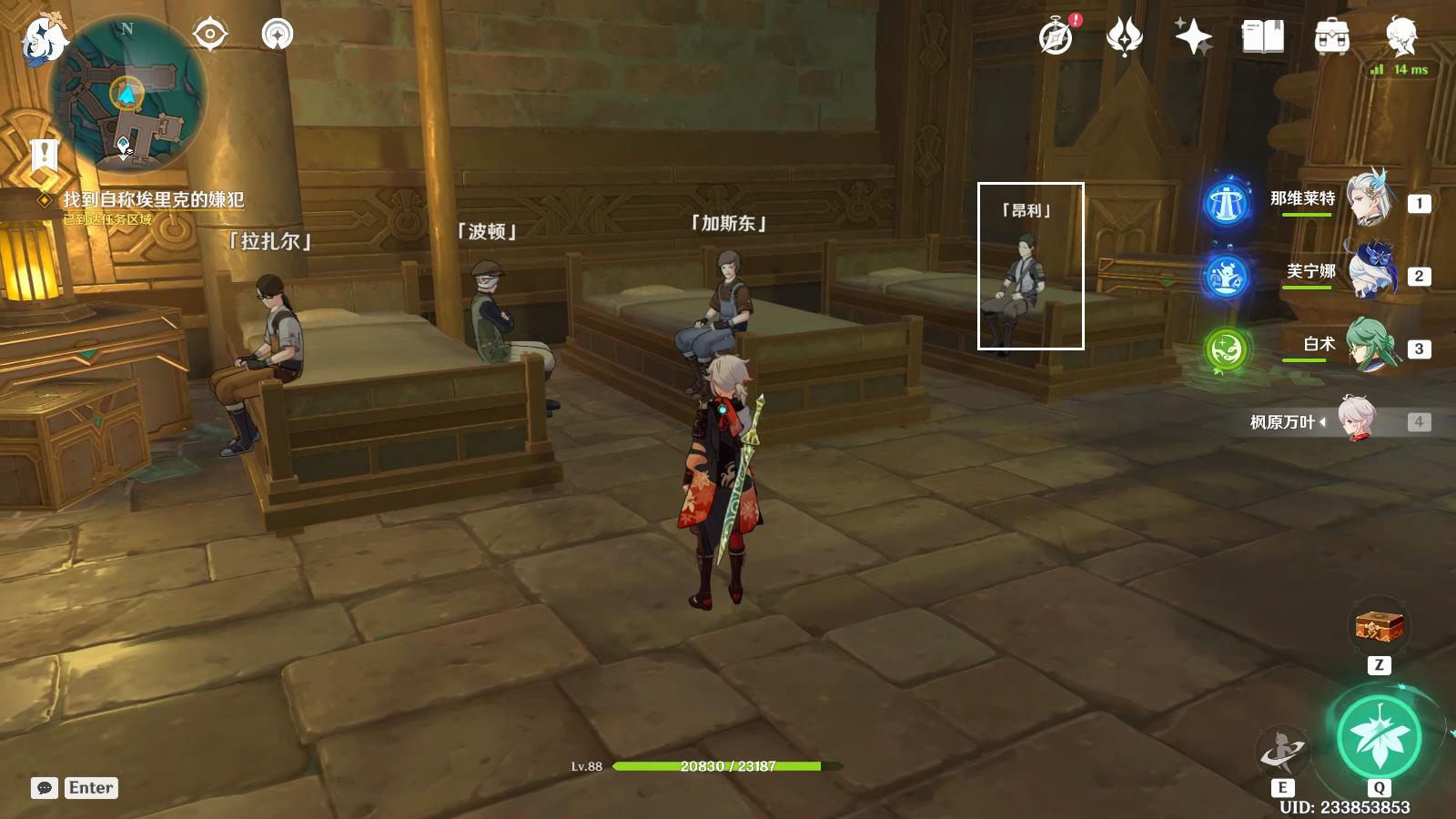Open the backpack inventory icon
1456x819 pixels.
pos(1331,36)
